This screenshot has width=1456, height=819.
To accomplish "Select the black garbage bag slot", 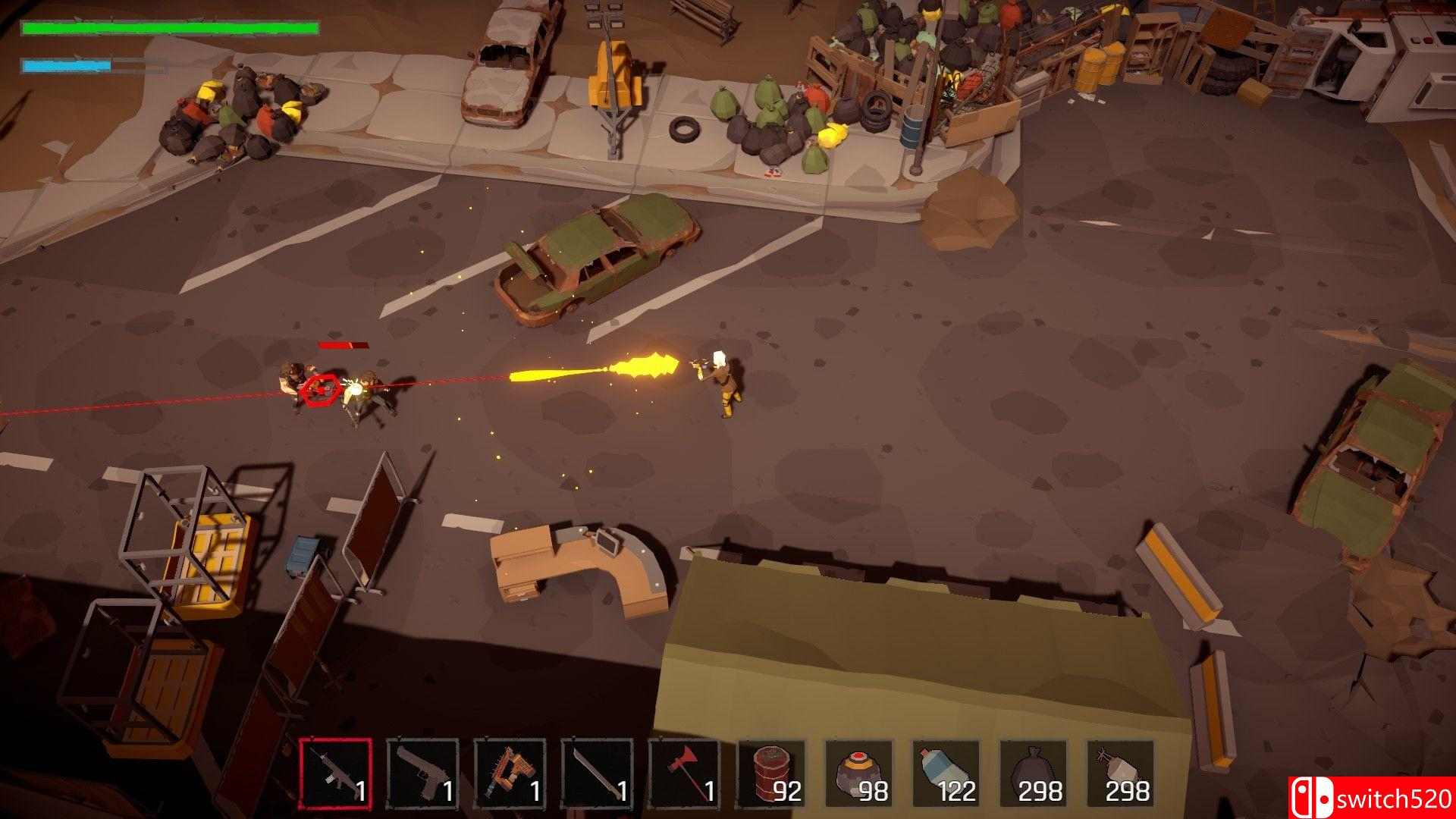I will (1033, 773).
